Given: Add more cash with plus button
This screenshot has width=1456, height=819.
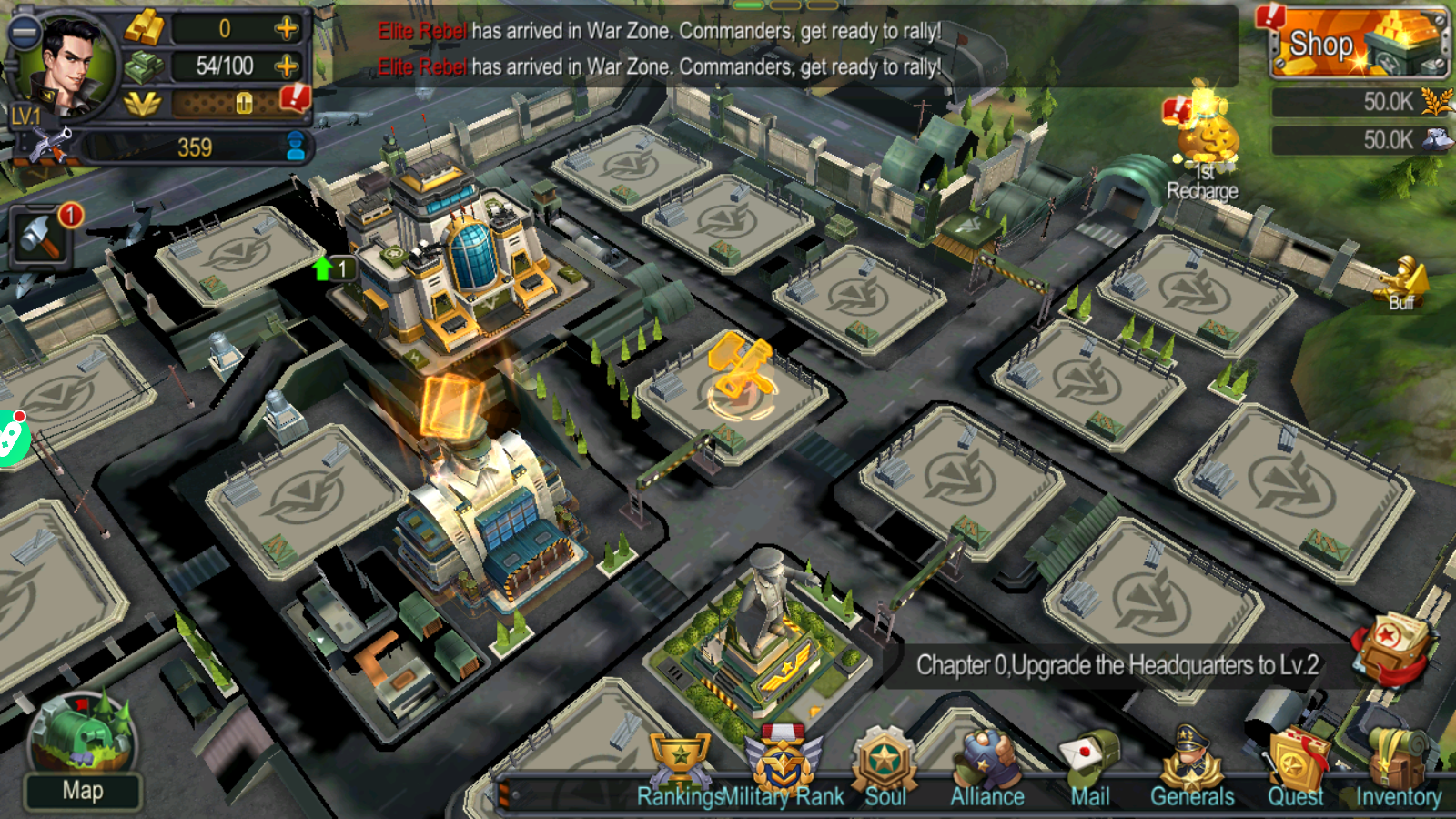Looking at the screenshot, I should click(287, 66).
